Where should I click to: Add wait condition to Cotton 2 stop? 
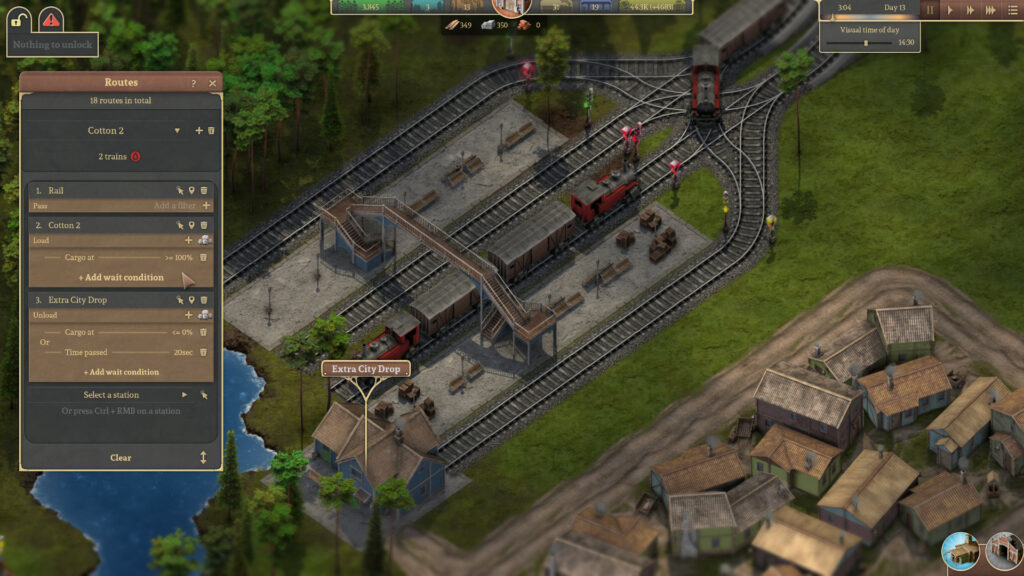tap(121, 277)
